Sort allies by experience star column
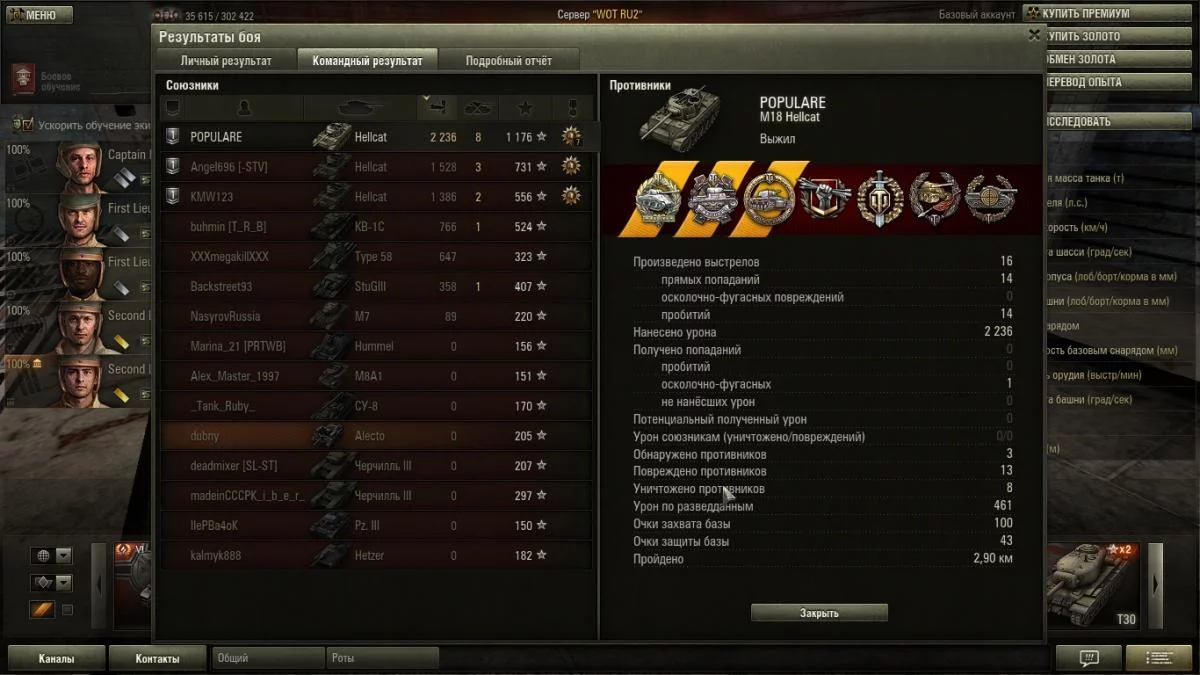Screen dimensions: 1200x675 click(x=525, y=107)
